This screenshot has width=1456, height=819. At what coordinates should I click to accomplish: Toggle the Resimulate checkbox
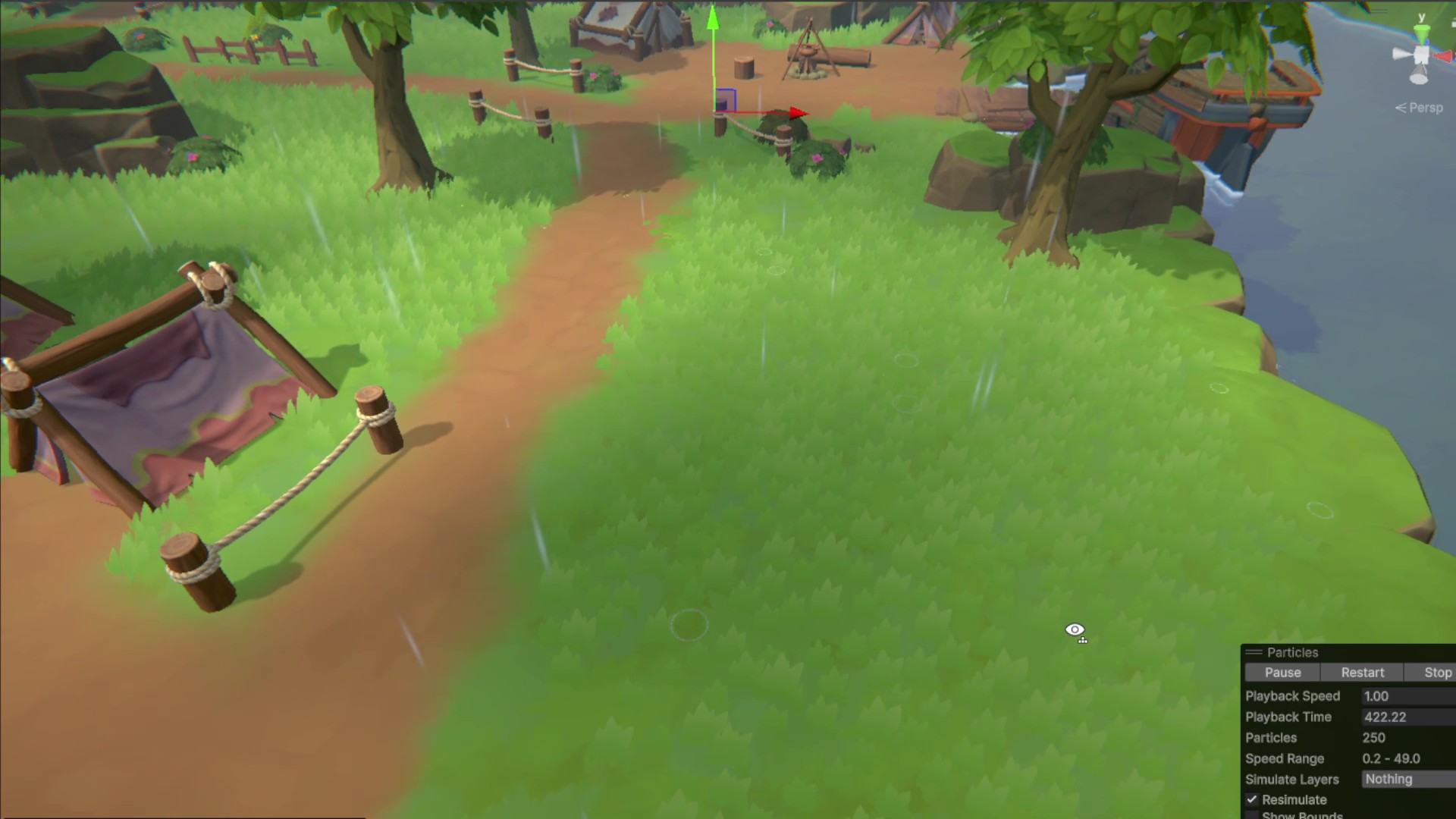tap(1252, 799)
